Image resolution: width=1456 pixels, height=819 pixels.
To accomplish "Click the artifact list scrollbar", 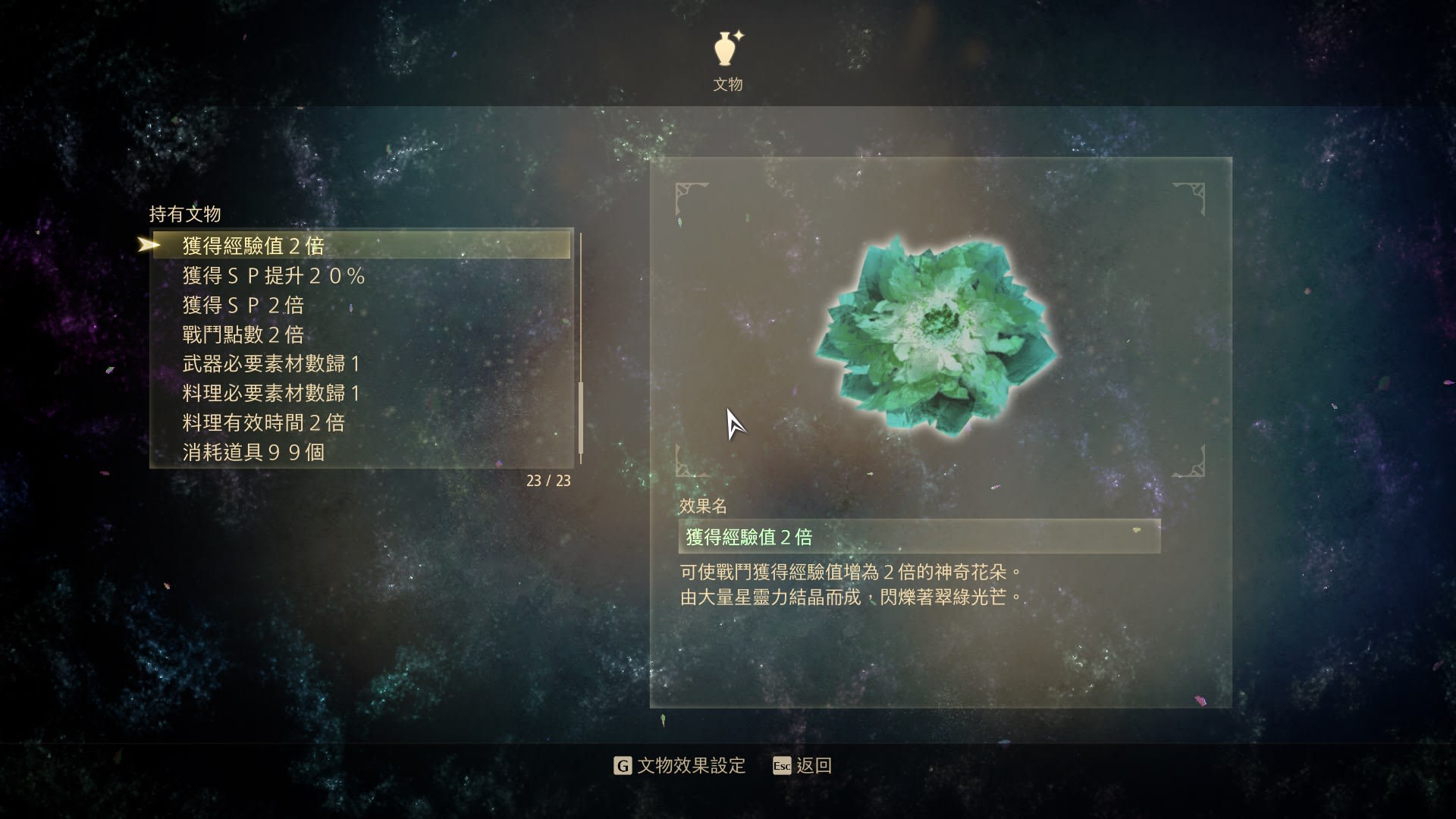I will click(581, 417).
